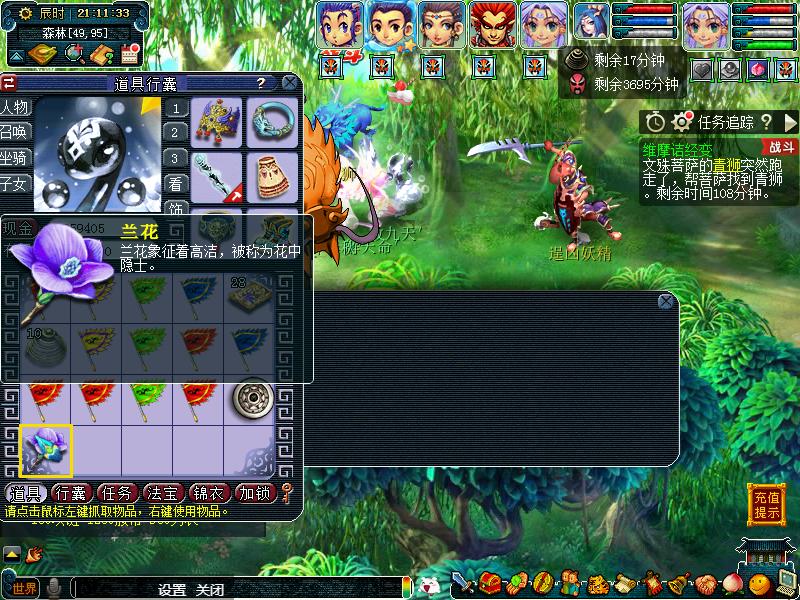Open the 法宝 treasure tab

162,493
